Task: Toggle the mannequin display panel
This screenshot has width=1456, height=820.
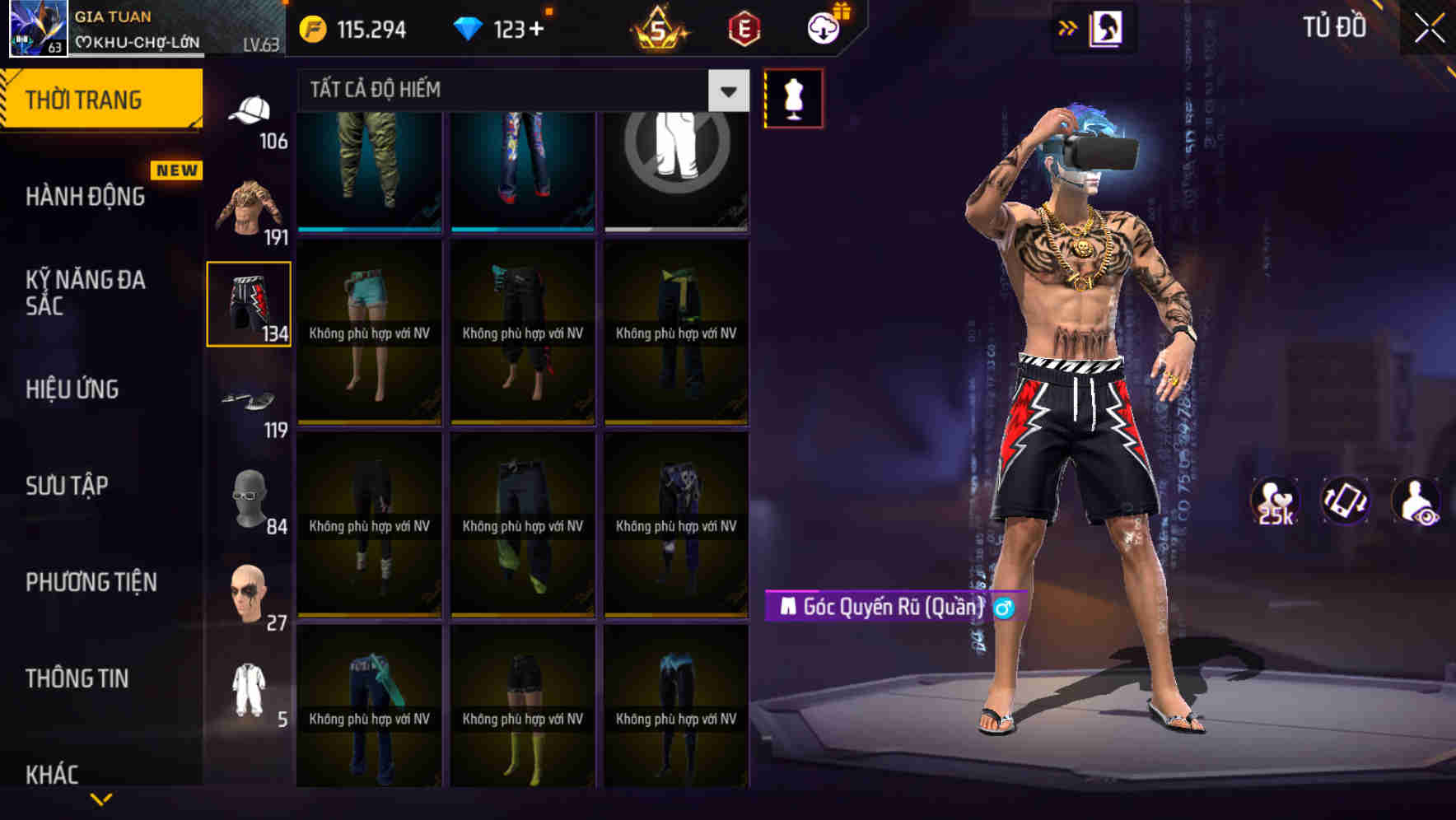Action: (x=793, y=97)
